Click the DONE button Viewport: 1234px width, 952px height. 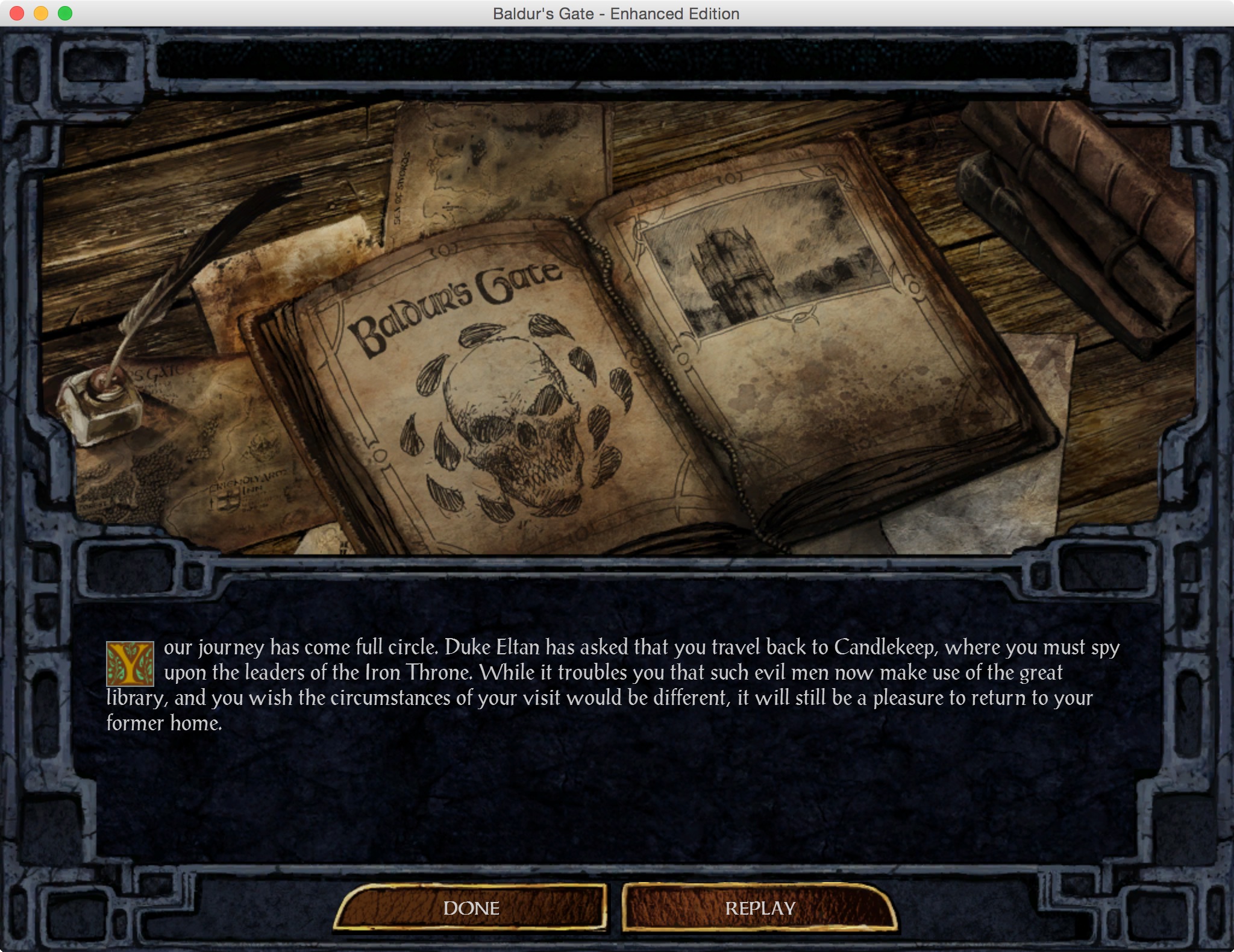(471, 908)
